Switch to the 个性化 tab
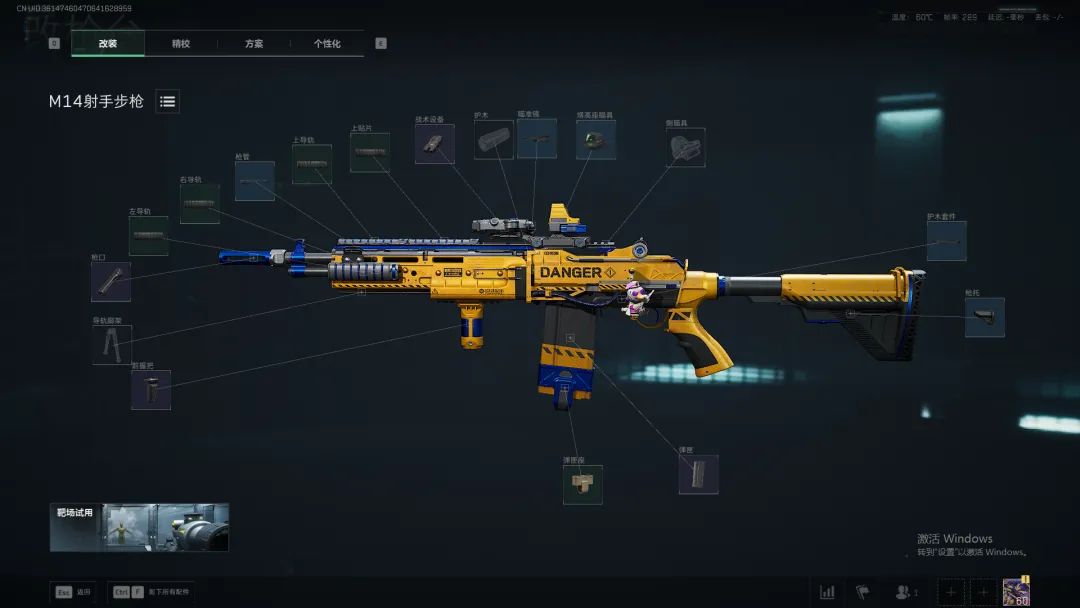This screenshot has height=608, width=1080. click(327, 44)
